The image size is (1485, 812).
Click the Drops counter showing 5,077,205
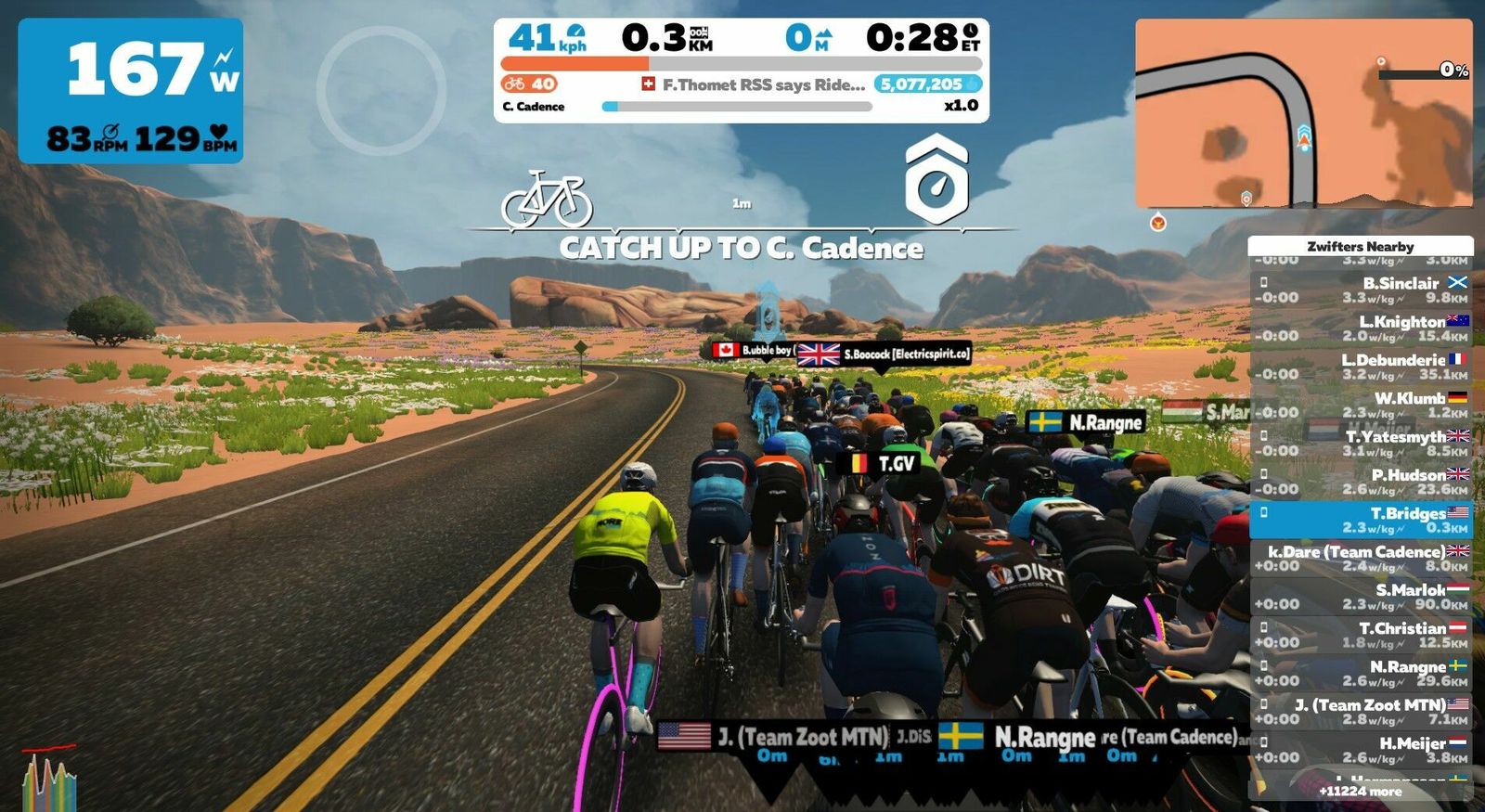926,84
